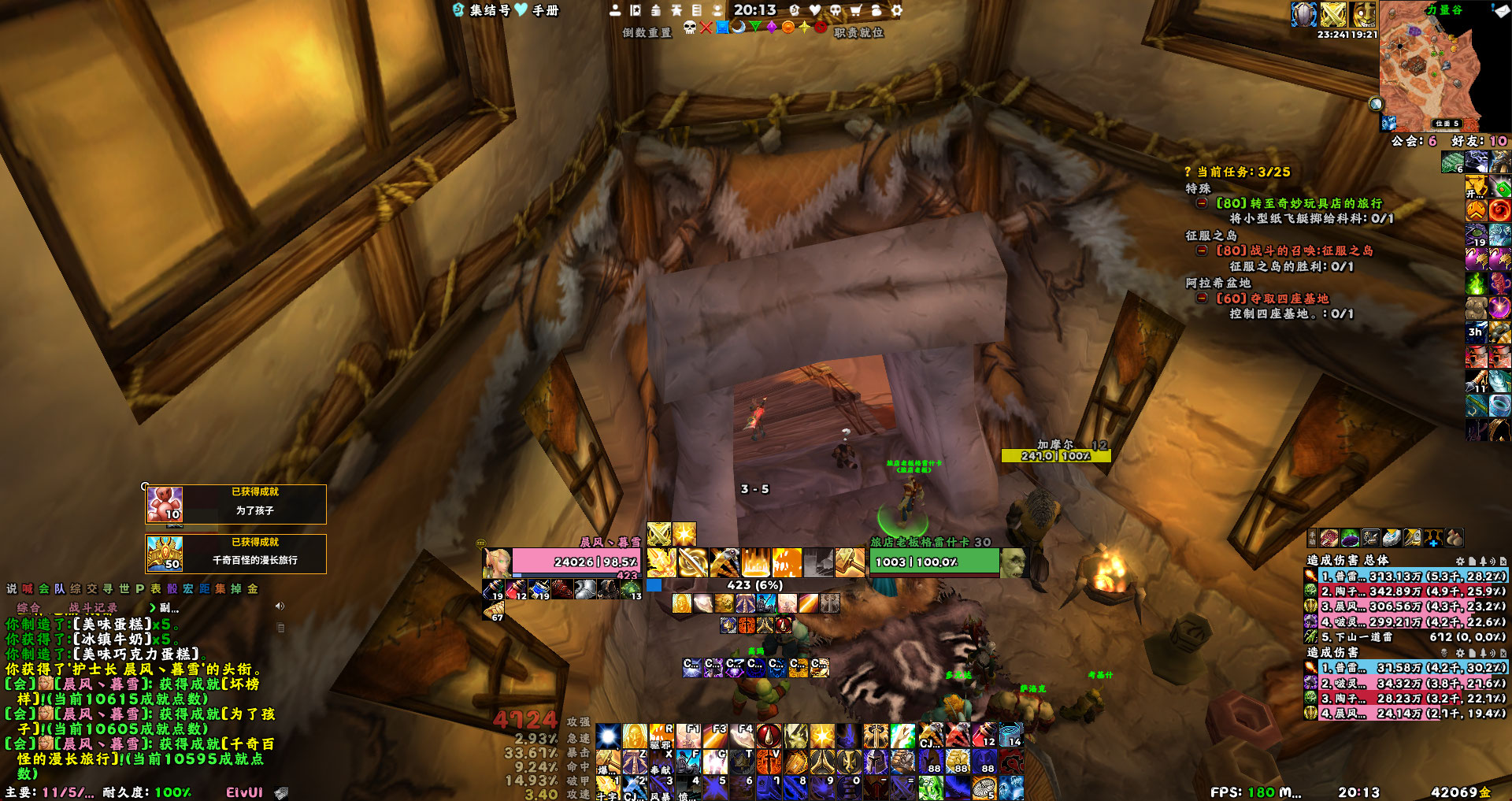1512x801 pixels.
Task: Click the 倒数重置 countdown reset button
Action: pos(647,32)
